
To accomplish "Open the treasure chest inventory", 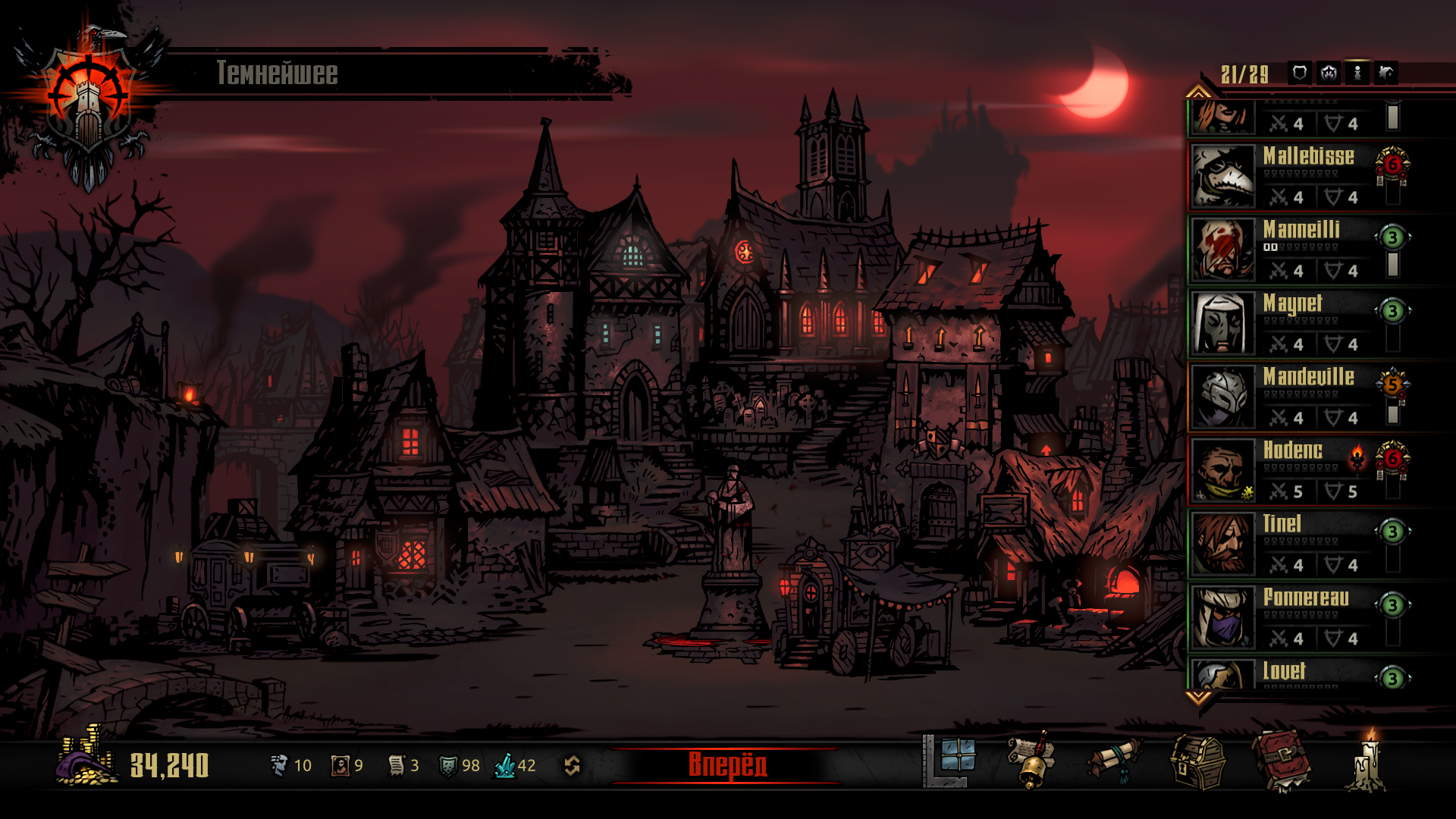I will (1198, 761).
